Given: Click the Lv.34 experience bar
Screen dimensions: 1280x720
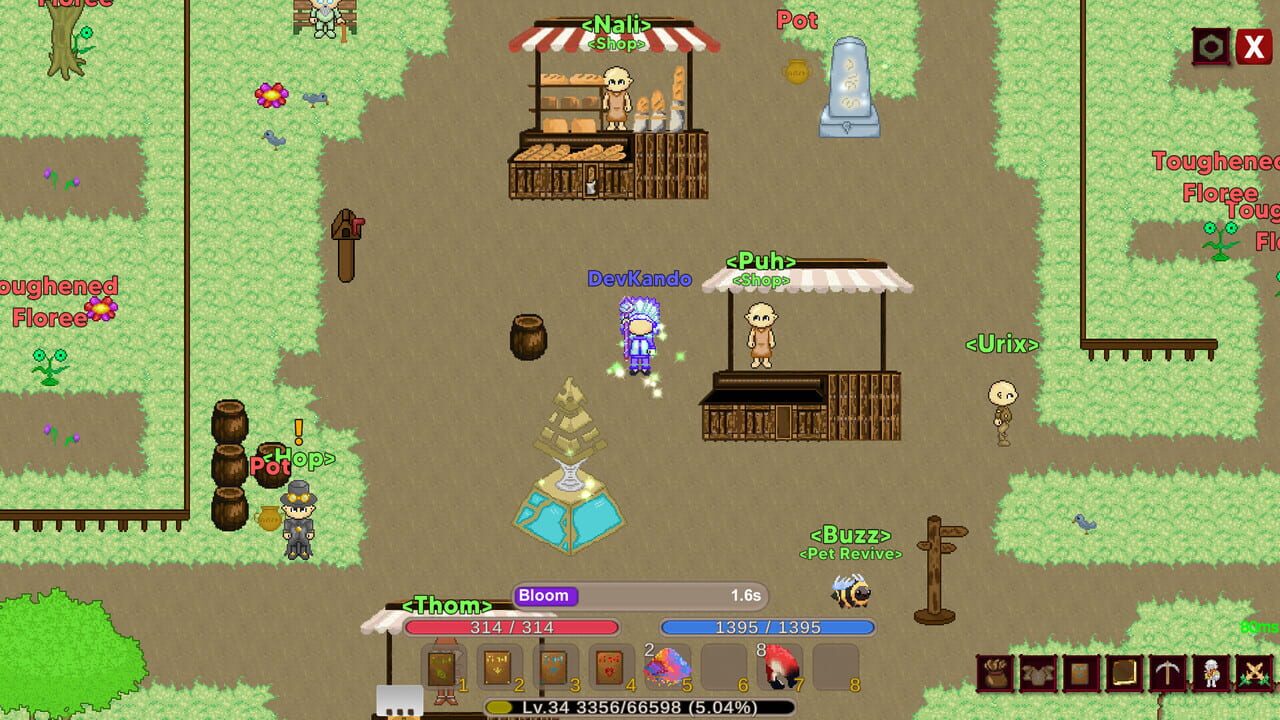Looking at the screenshot, I should 640,709.
